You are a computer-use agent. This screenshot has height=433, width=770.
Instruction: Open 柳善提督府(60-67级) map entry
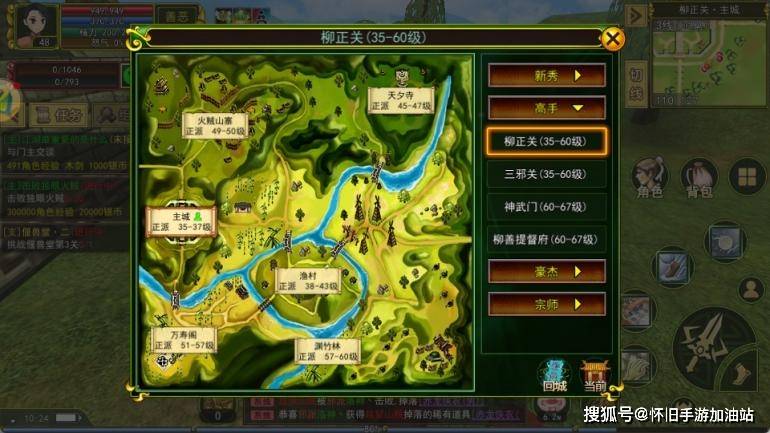pyautogui.click(x=546, y=239)
